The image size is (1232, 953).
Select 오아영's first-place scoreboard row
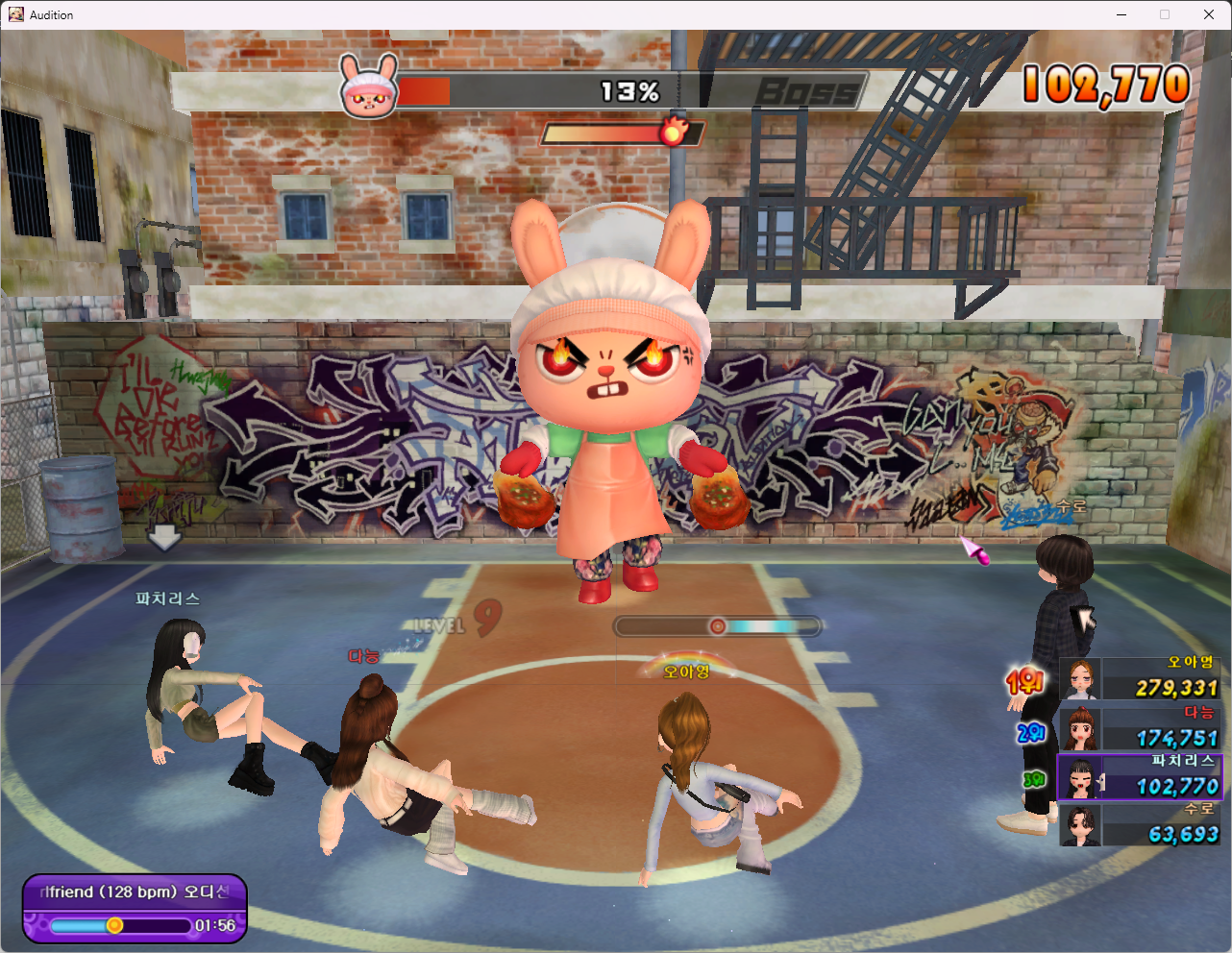tap(1140, 679)
